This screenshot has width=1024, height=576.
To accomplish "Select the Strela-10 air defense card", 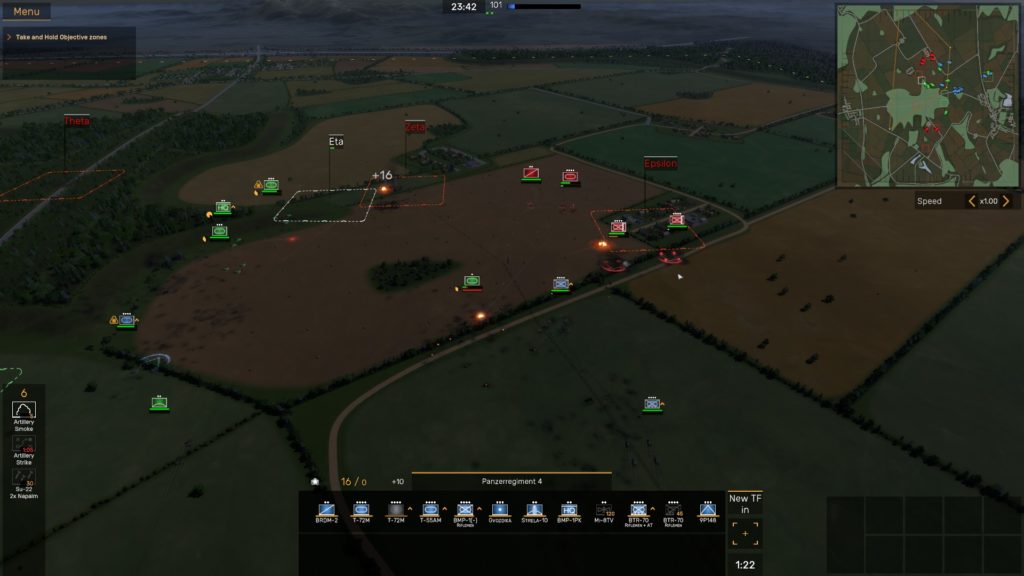I will point(534,512).
